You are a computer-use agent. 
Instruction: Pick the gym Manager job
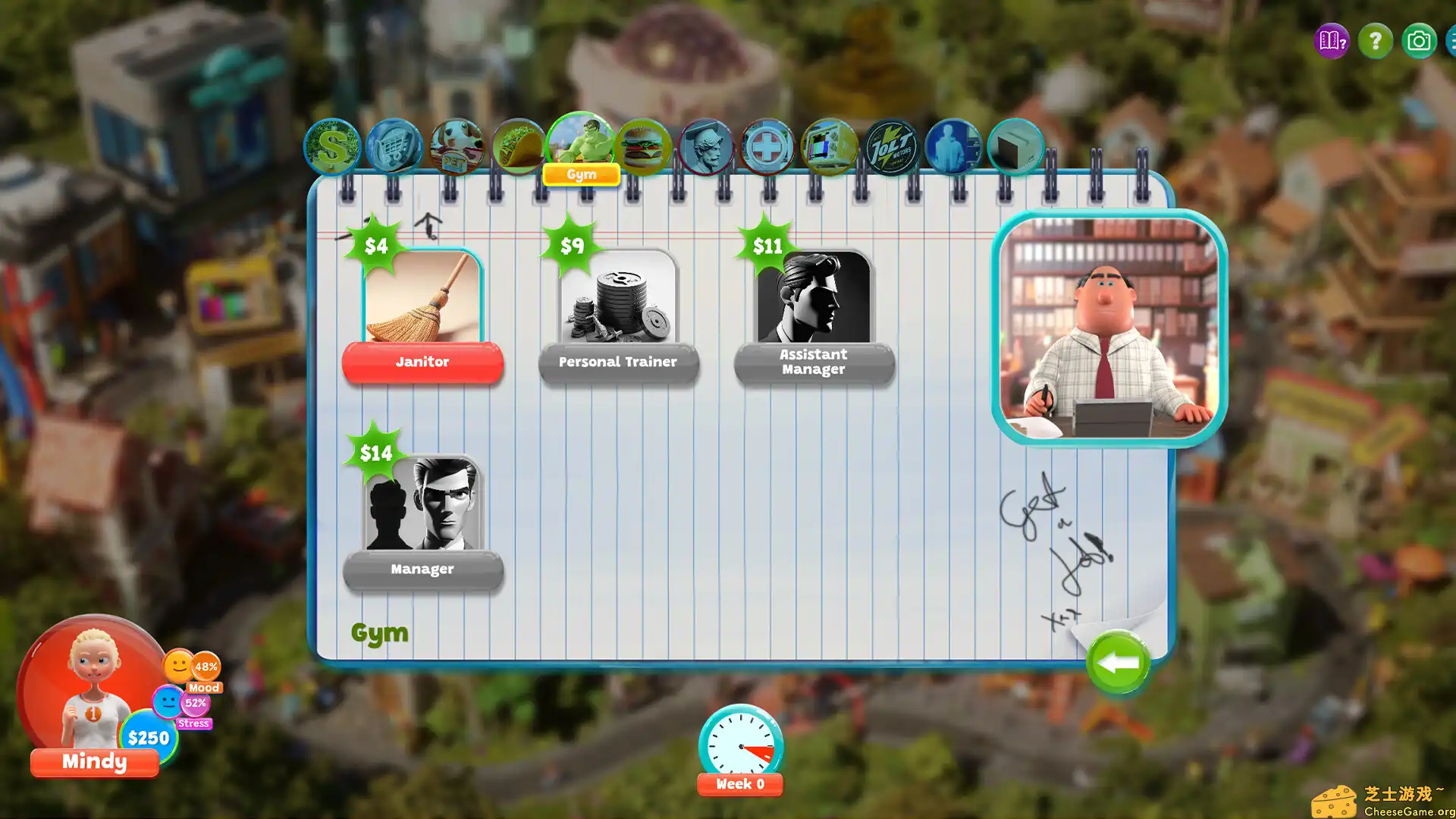click(x=422, y=570)
